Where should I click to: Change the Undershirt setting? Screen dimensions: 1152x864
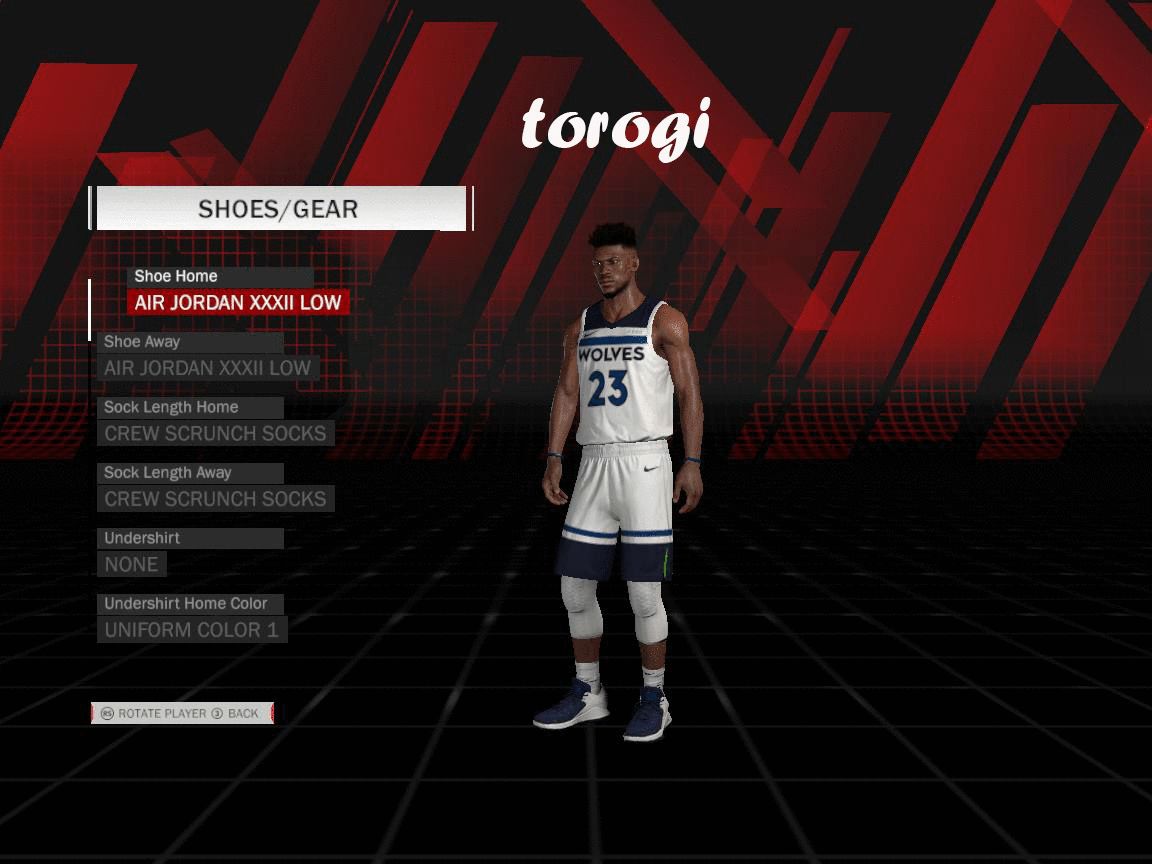pos(132,564)
